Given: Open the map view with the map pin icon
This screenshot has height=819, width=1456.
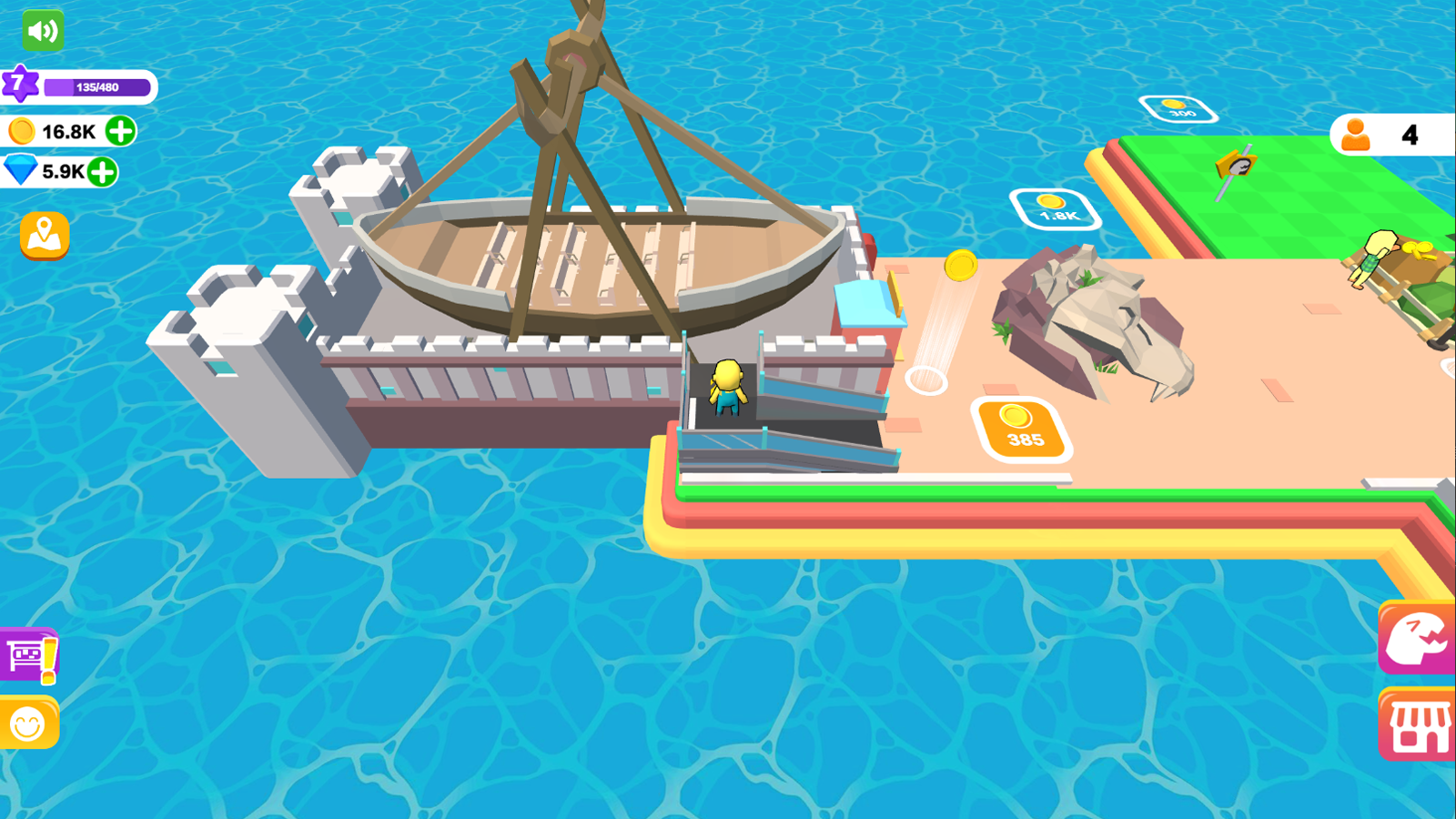Looking at the screenshot, I should (43, 235).
